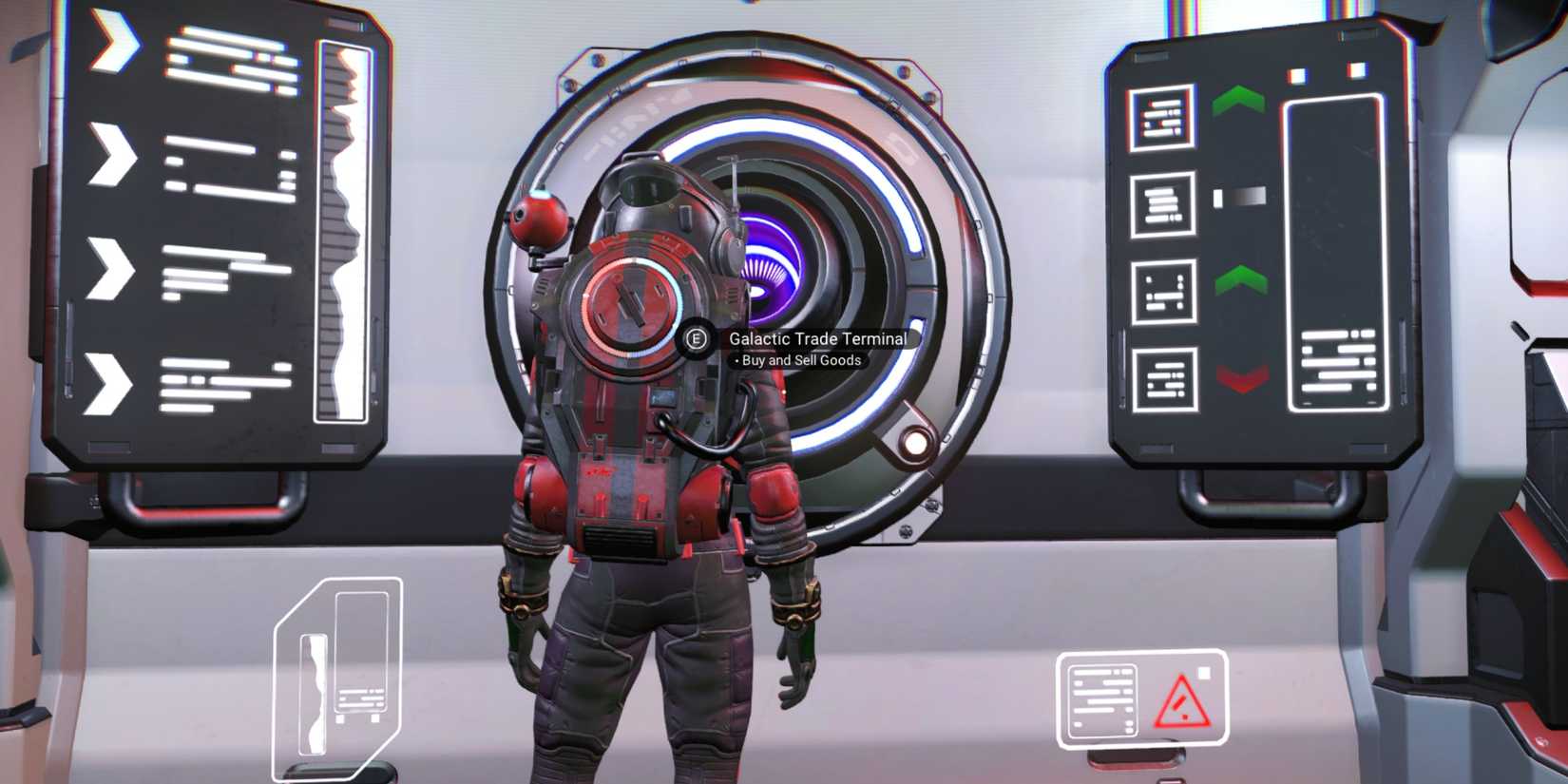Click the red warning triangle icon
The height and width of the screenshot is (784, 1568).
click(x=1180, y=701)
